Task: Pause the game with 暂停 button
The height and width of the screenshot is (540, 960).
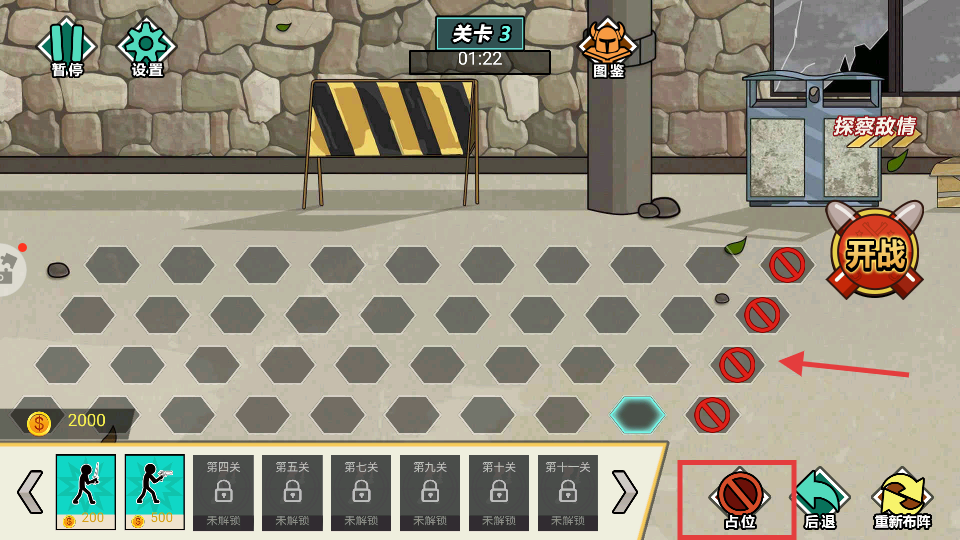Action: [66, 47]
